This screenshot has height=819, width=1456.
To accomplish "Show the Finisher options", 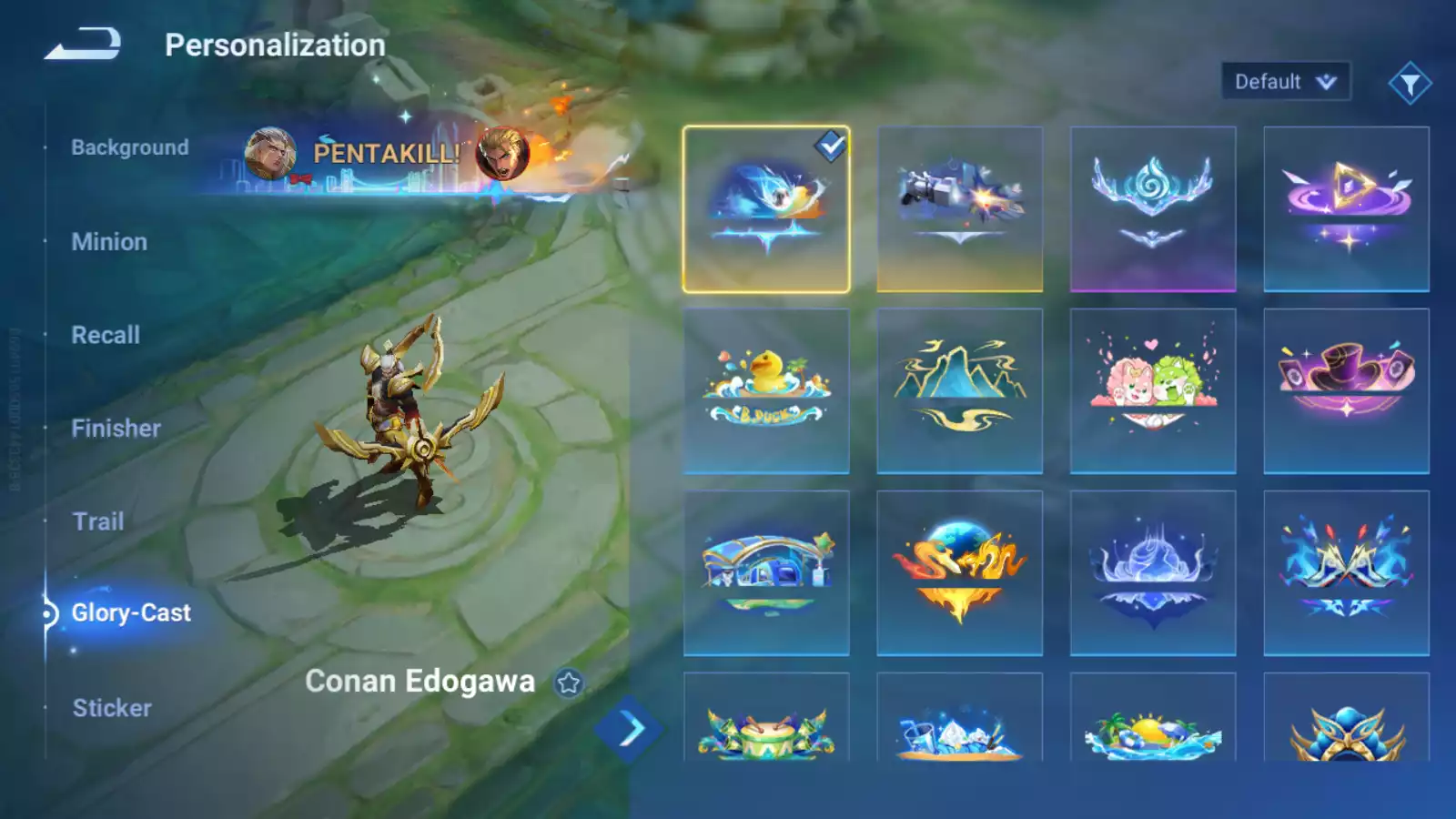I will pos(116,429).
